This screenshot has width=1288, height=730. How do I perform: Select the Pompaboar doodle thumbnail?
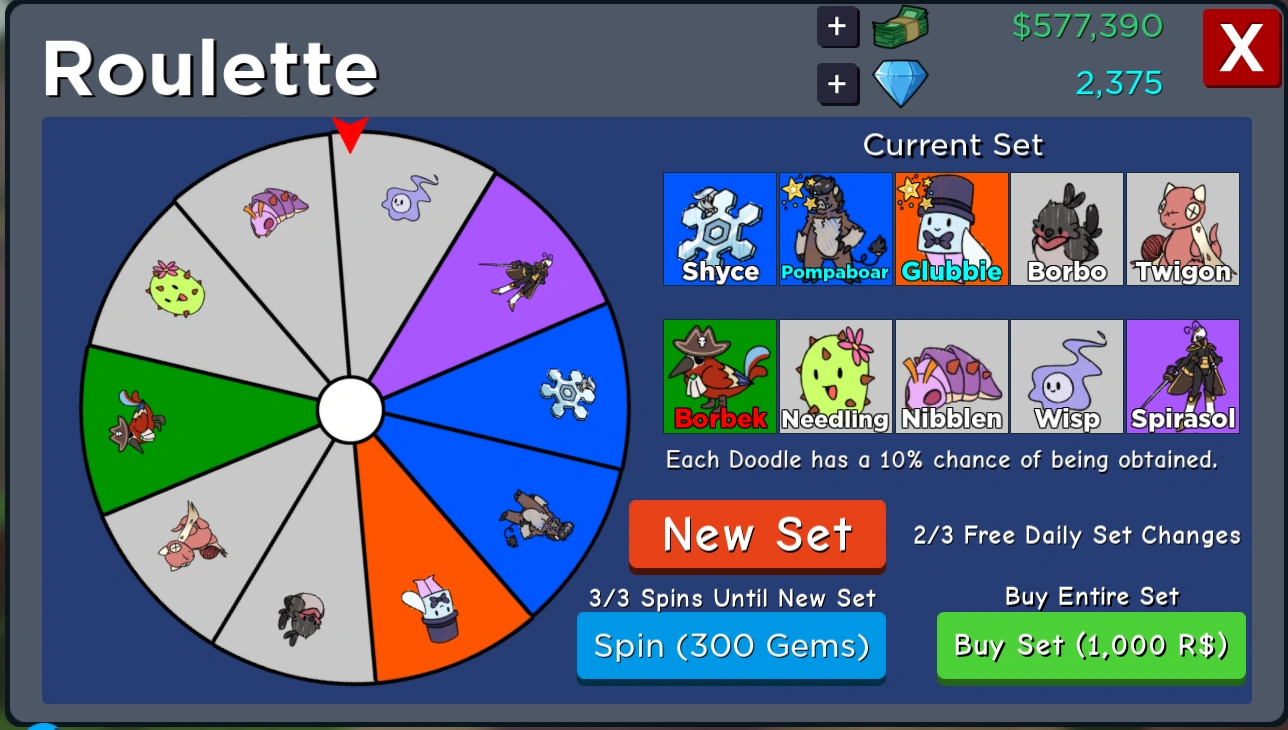(835, 228)
